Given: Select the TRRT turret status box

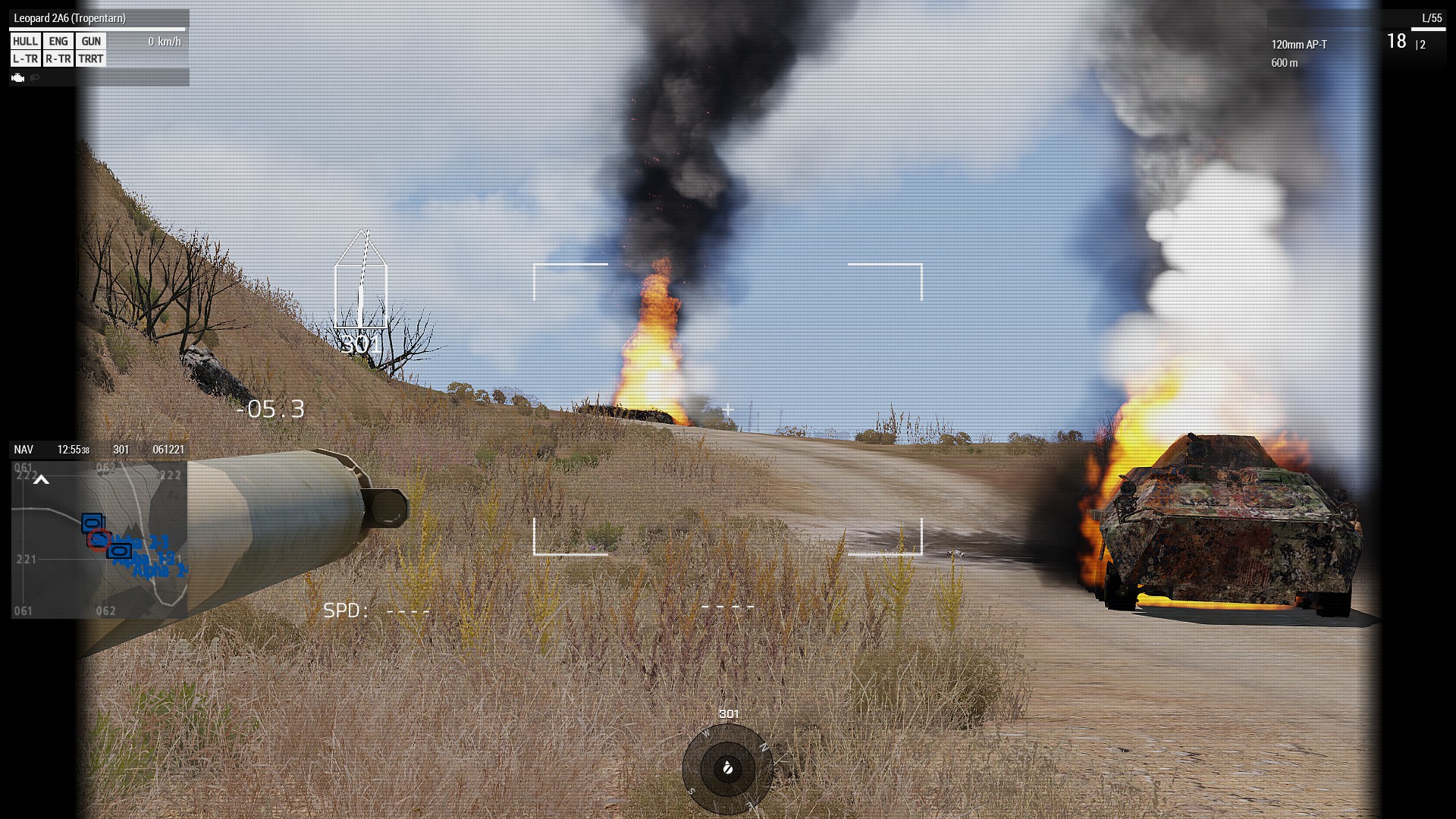Looking at the screenshot, I should 91,59.
